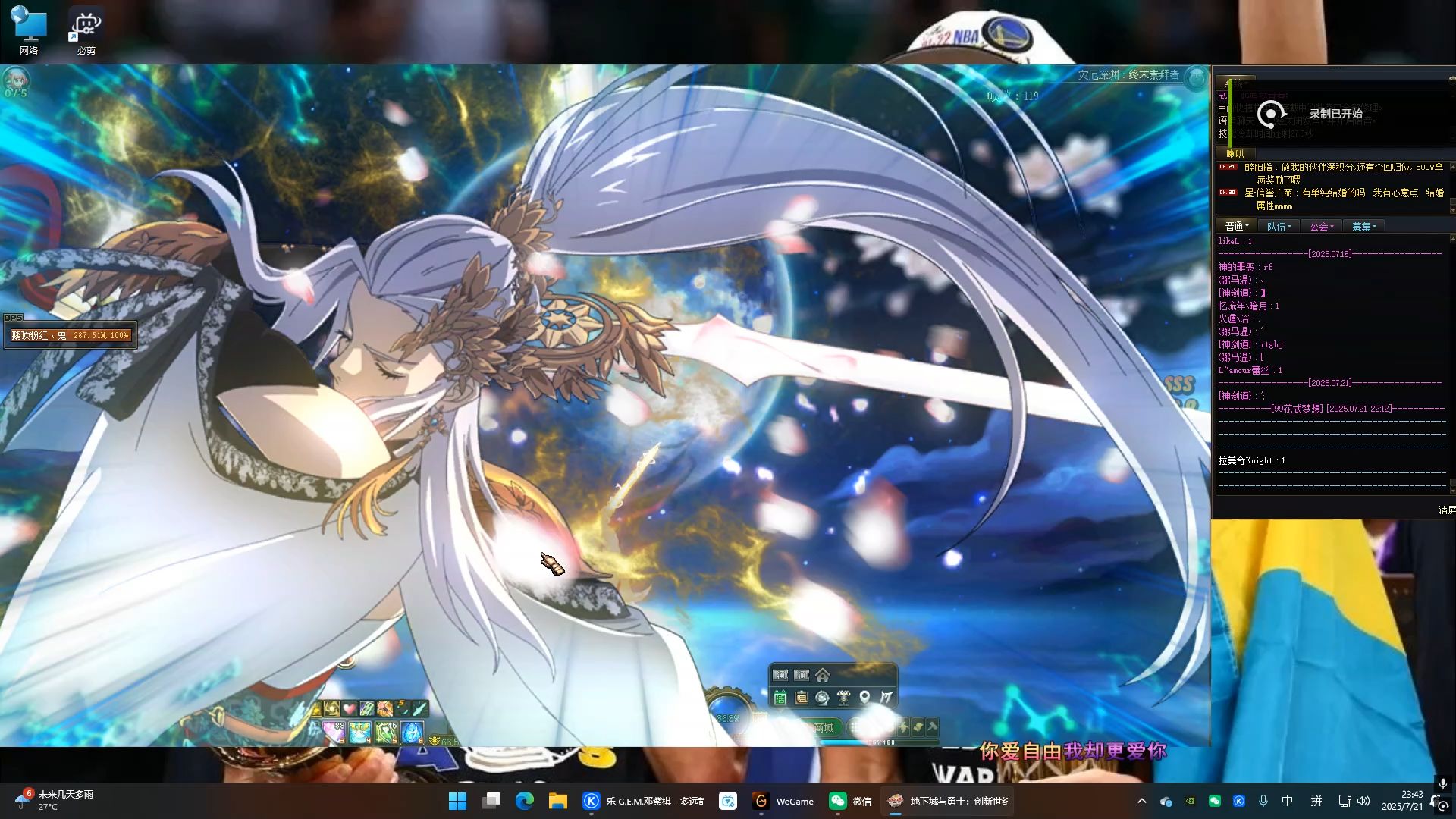Use the pink item with count 88
The height and width of the screenshot is (819, 1456).
click(x=334, y=732)
